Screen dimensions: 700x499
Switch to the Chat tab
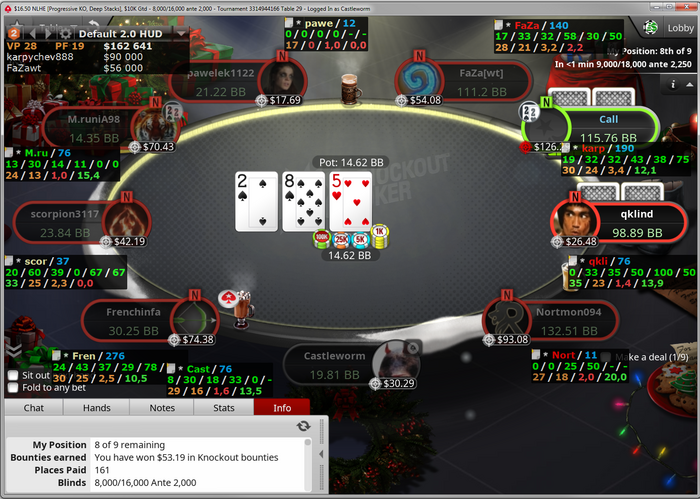point(34,408)
